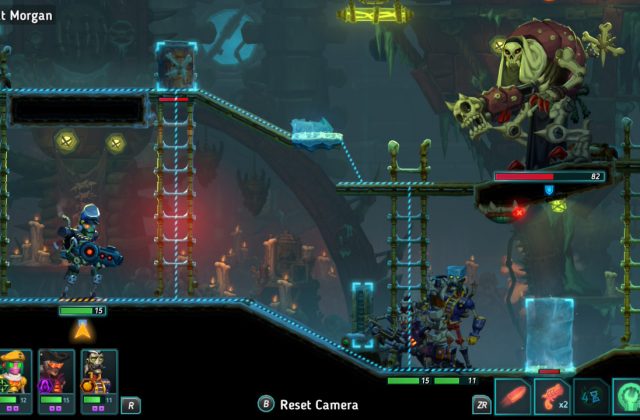The height and width of the screenshot is (420, 640).
Task: Select the yellow-capped green robot portrait
Action: click(x=15, y=372)
